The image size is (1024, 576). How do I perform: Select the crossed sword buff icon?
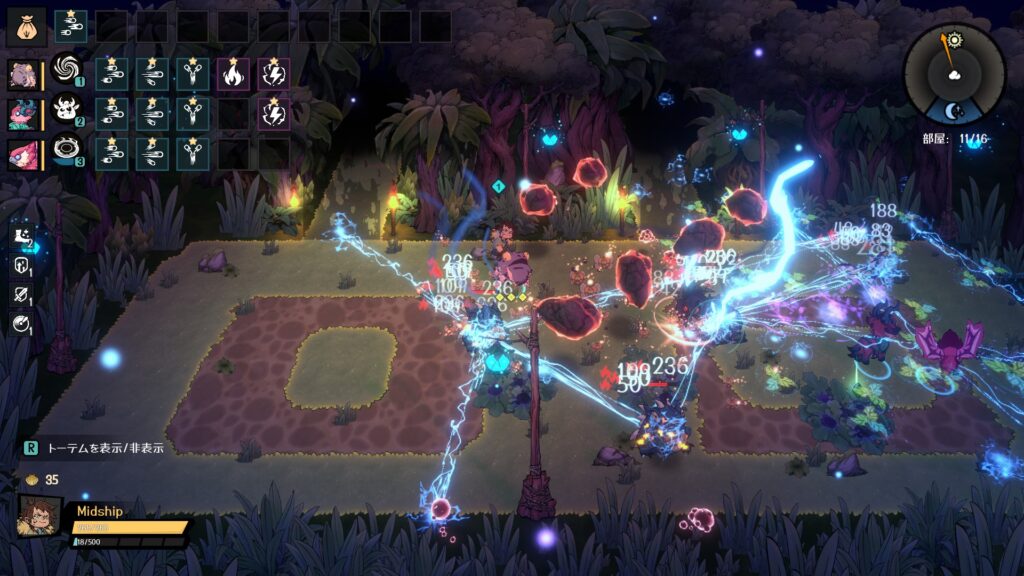click(21, 294)
